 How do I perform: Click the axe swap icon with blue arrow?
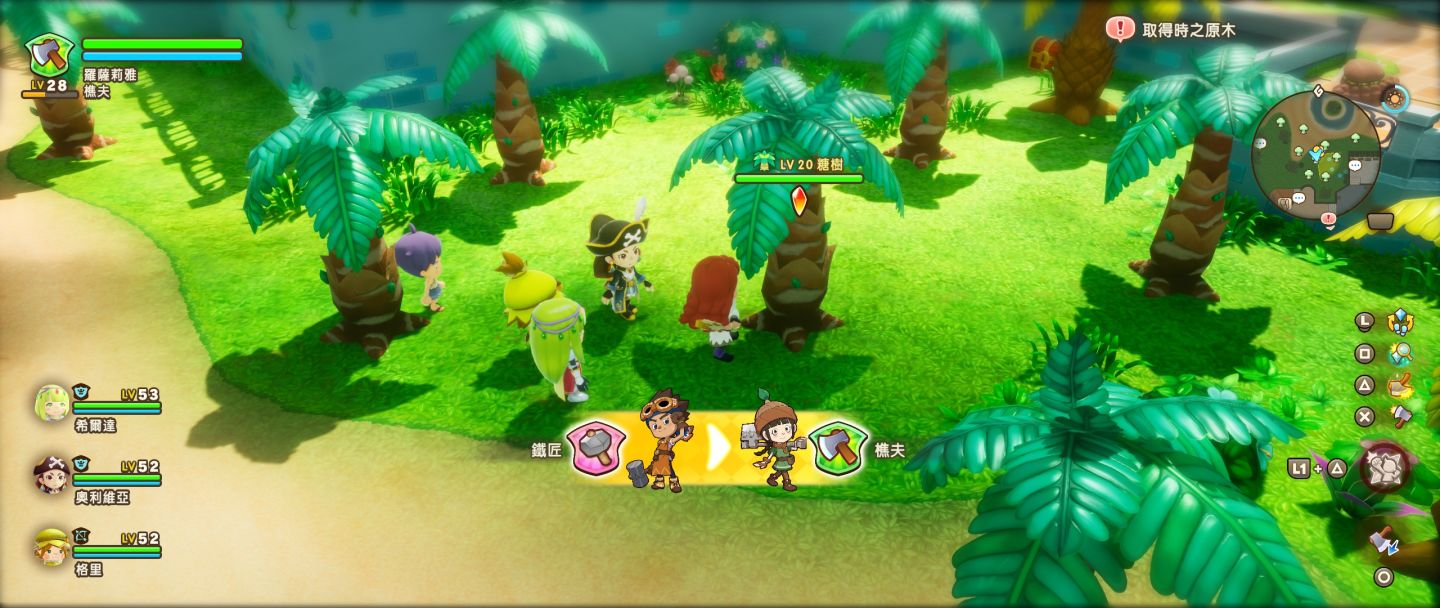tap(1385, 541)
